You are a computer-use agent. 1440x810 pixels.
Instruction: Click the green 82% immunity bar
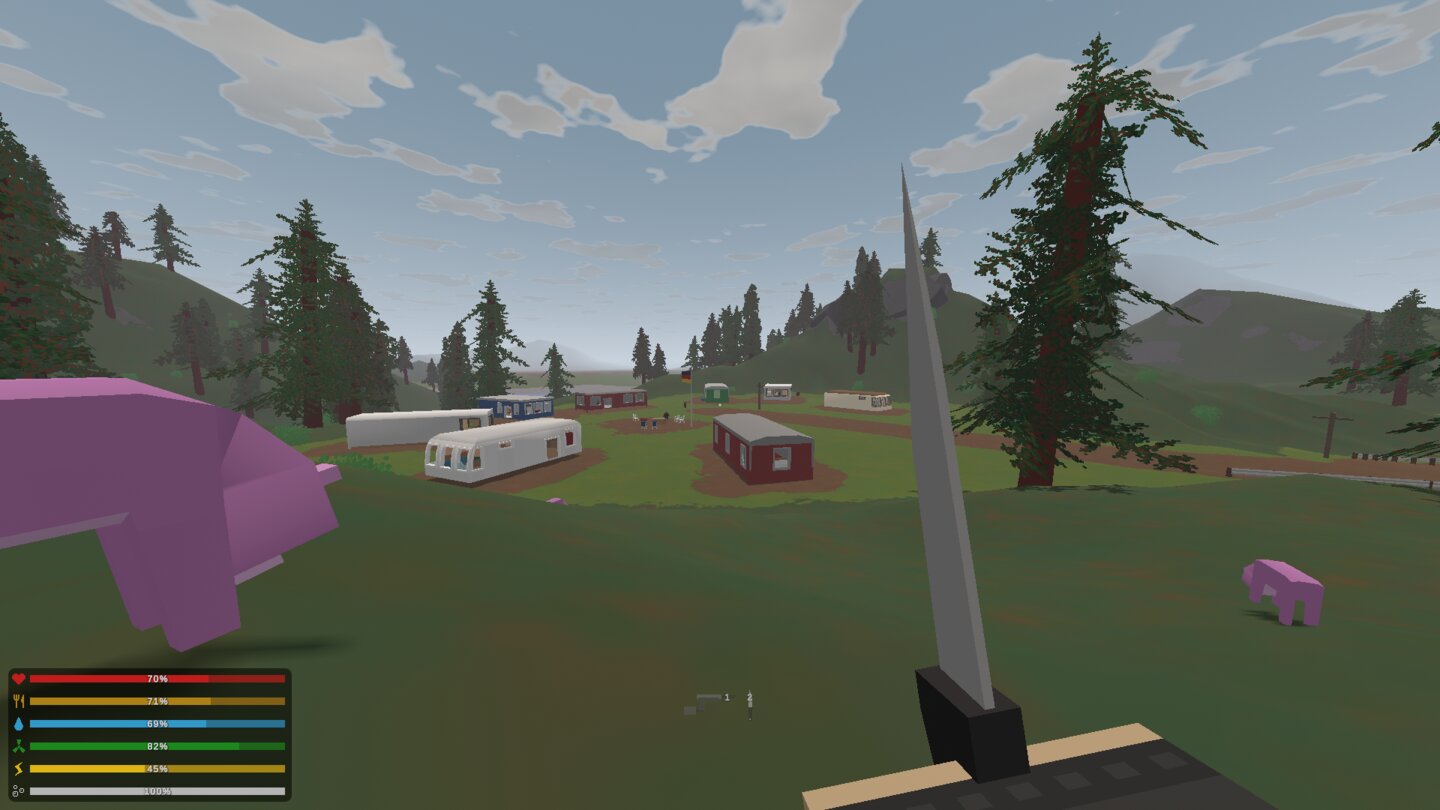[x=155, y=745]
